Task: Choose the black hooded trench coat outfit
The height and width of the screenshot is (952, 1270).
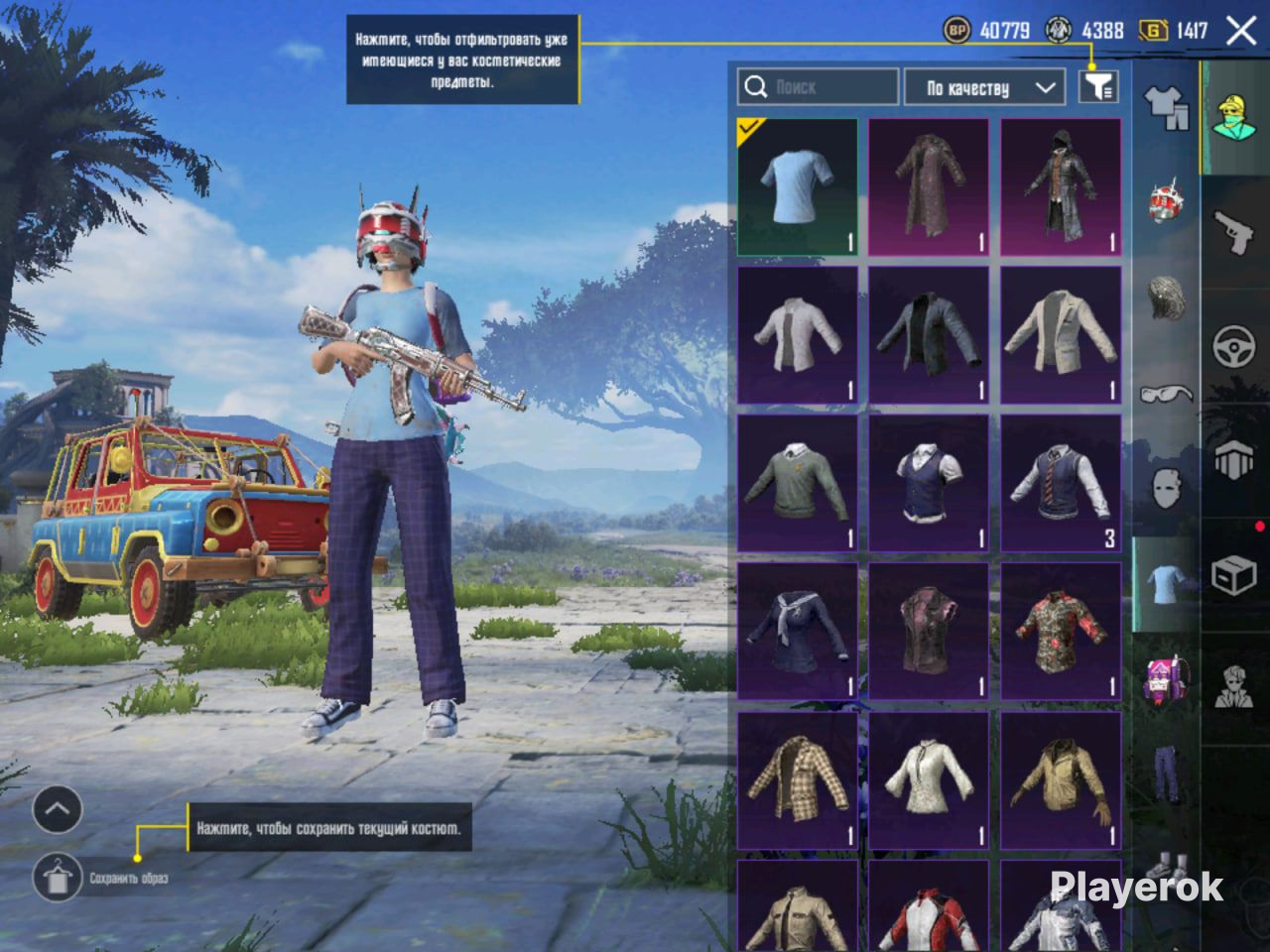Action: click(1061, 187)
